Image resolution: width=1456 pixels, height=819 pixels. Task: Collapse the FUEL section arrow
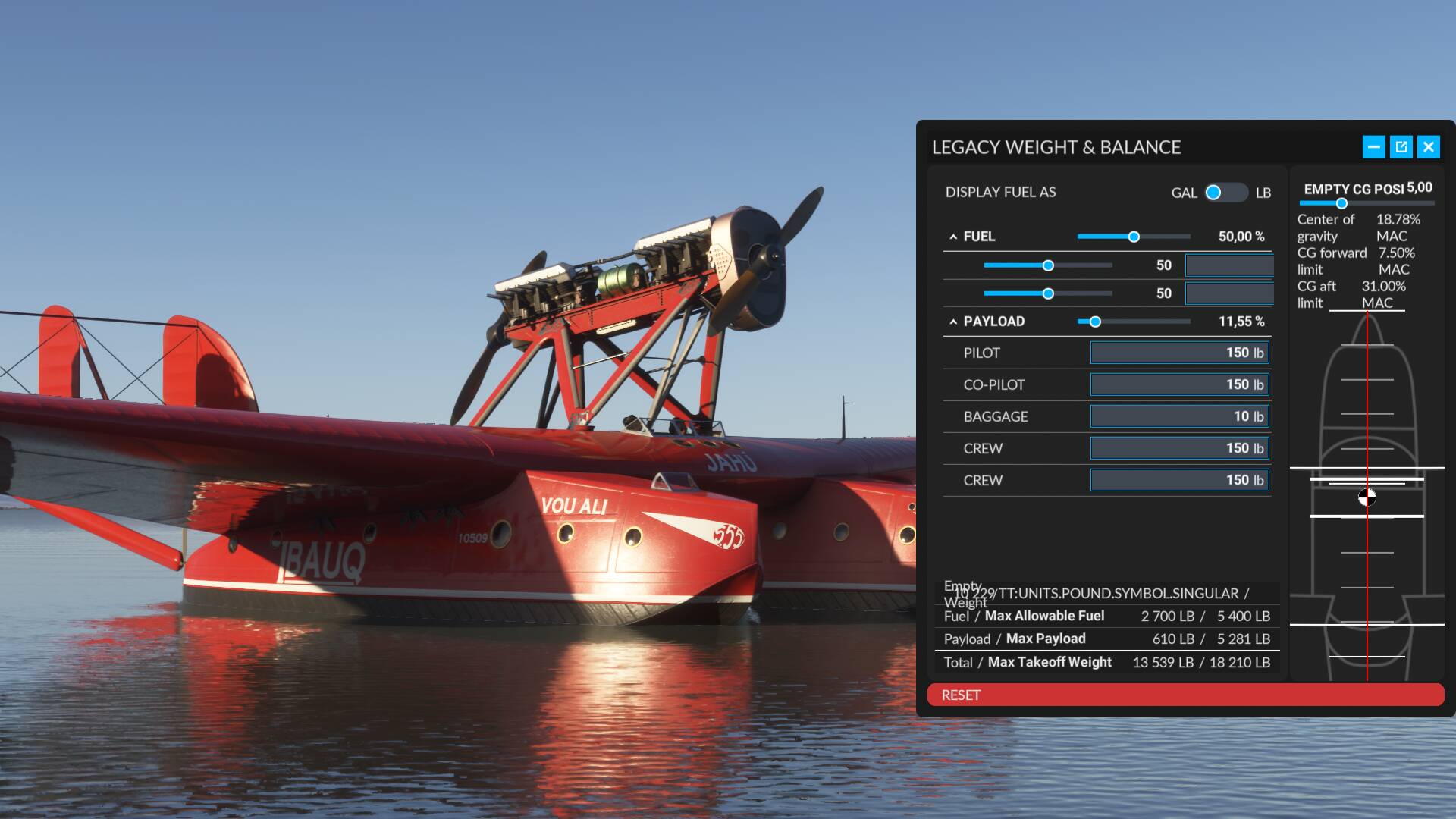[x=953, y=237]
